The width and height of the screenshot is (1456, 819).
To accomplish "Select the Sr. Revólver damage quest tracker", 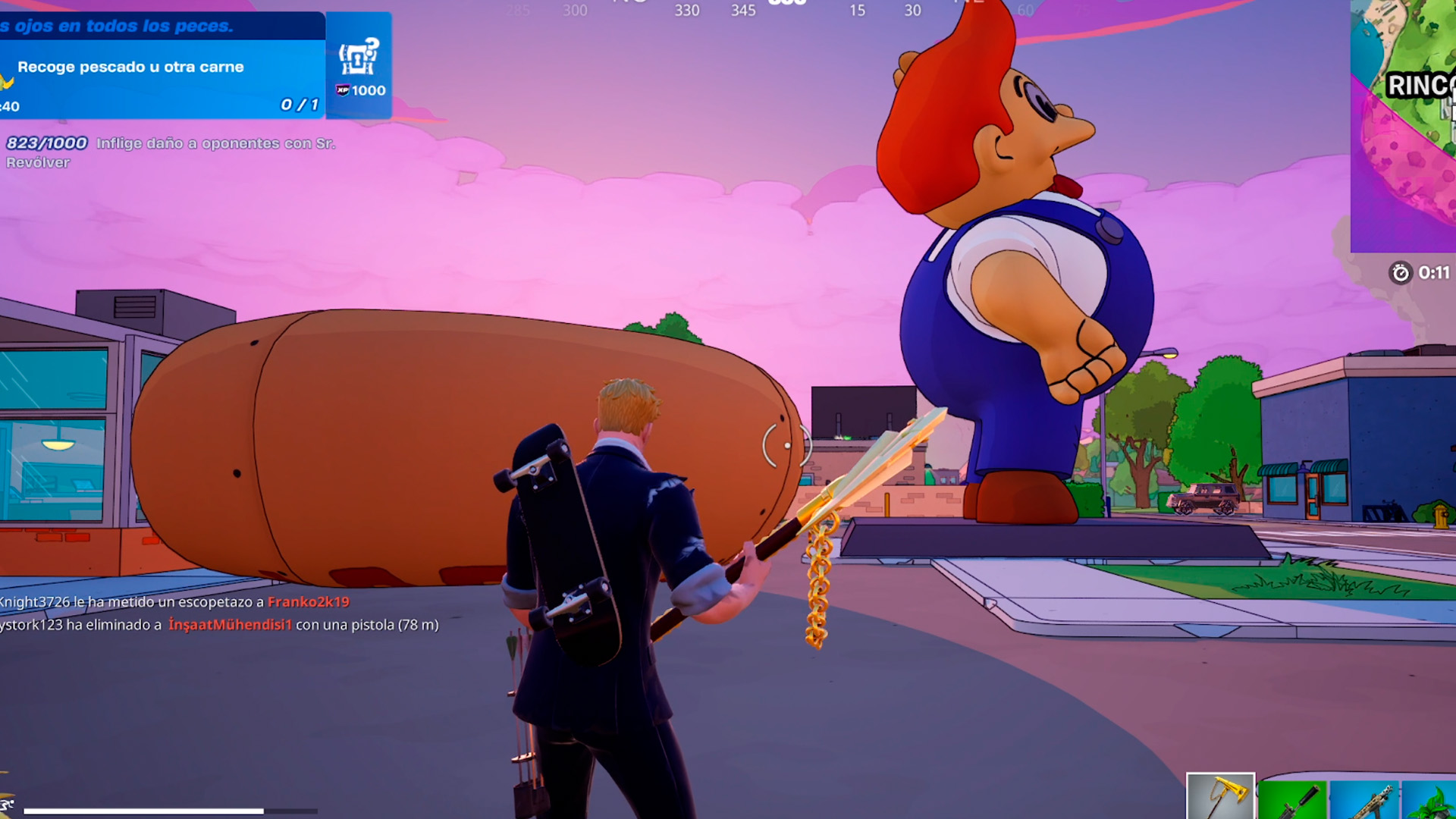I will [x=171, y=152].
